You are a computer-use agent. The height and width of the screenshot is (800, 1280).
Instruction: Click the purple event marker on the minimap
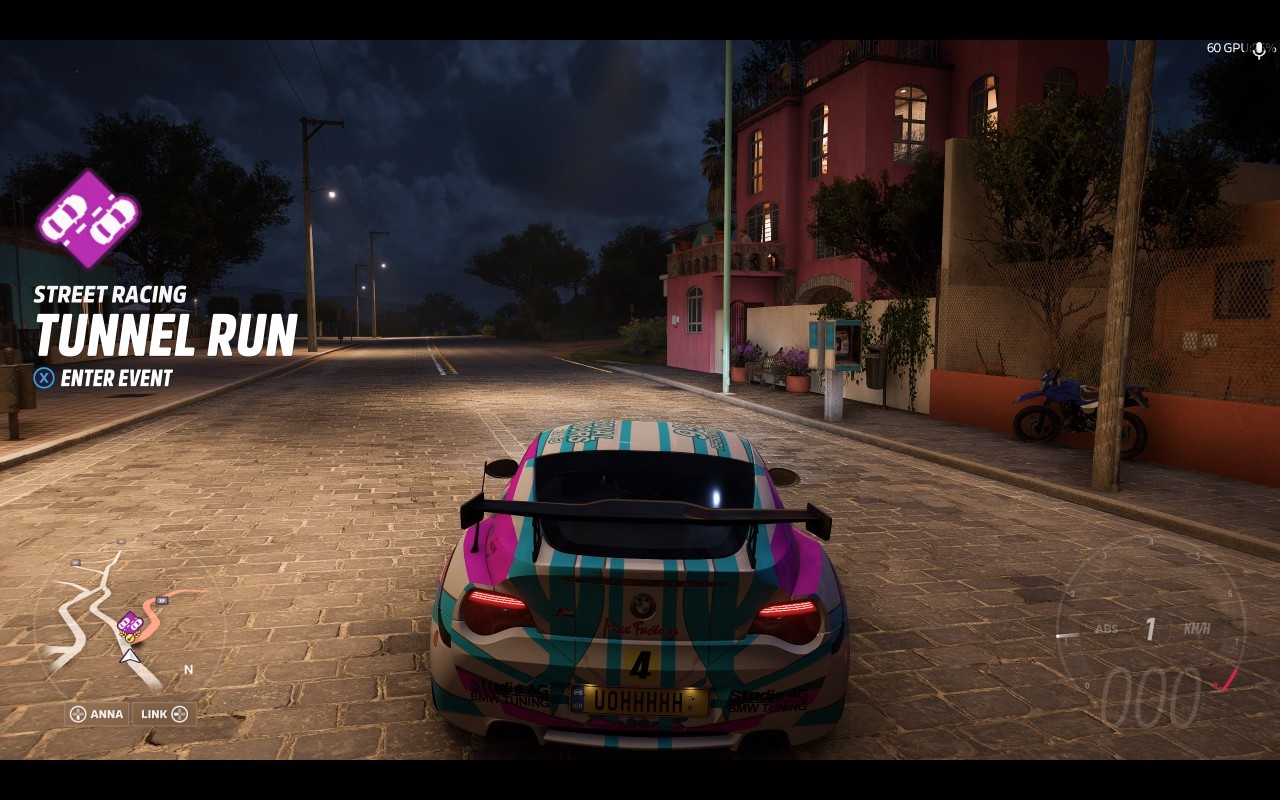(x=130, y=624)
